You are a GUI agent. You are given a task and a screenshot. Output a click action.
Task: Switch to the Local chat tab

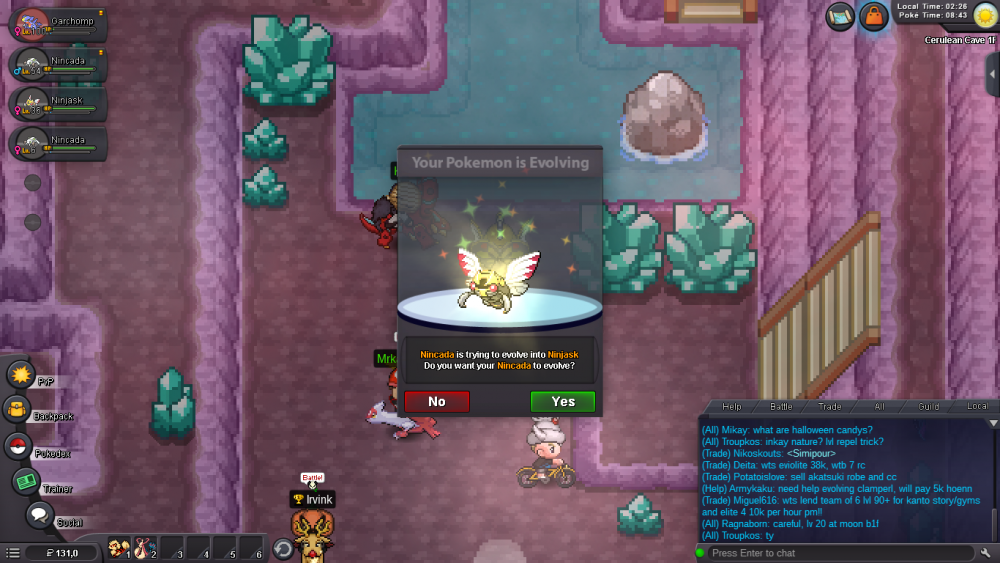(x=977, y=407)
